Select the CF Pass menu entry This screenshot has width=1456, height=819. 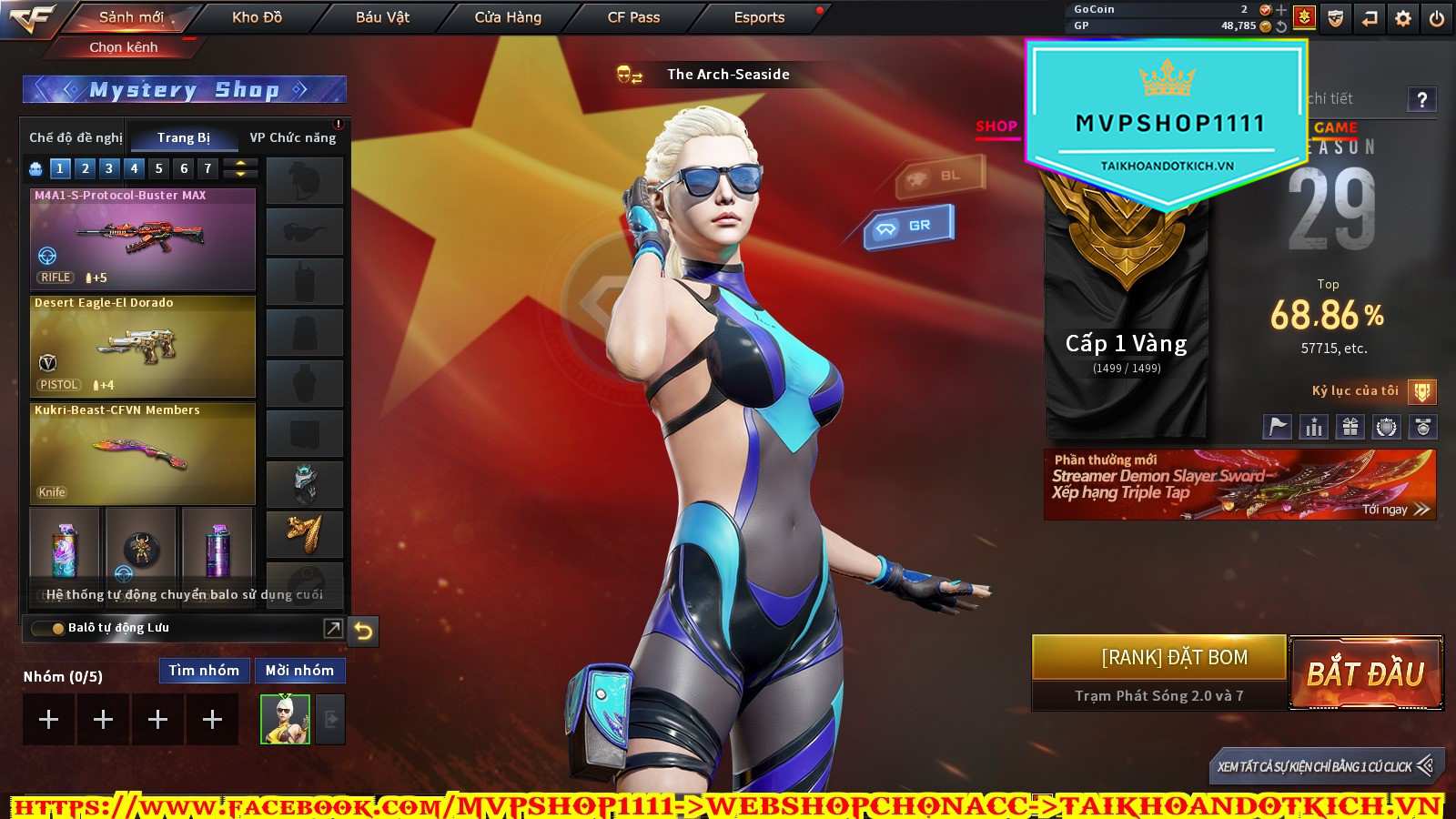click(633, 17)
